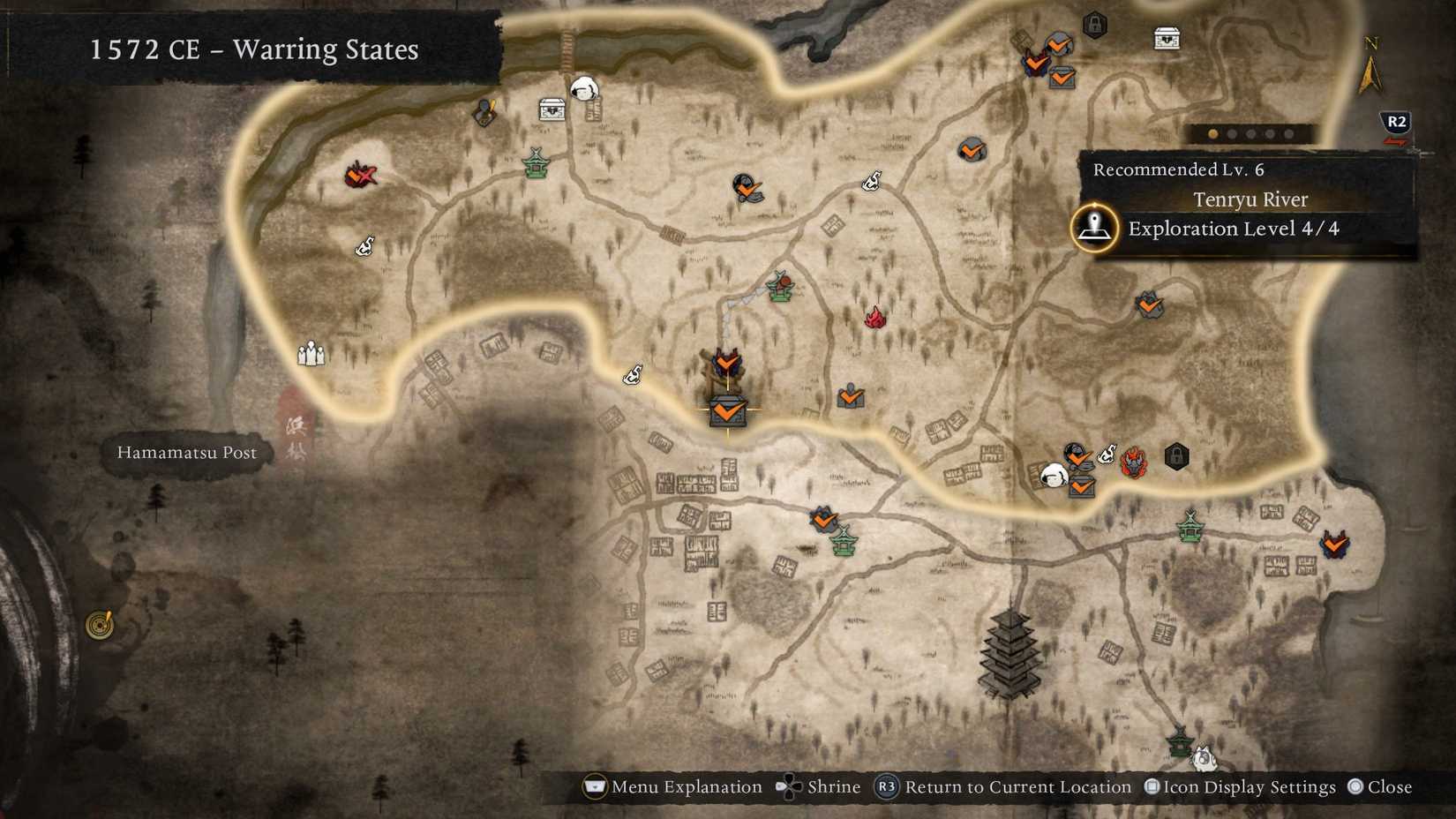The height and width of the screenshot is (819, 1456).
Task: Click the scroll icon west of the fort
Action: (631, 374)
